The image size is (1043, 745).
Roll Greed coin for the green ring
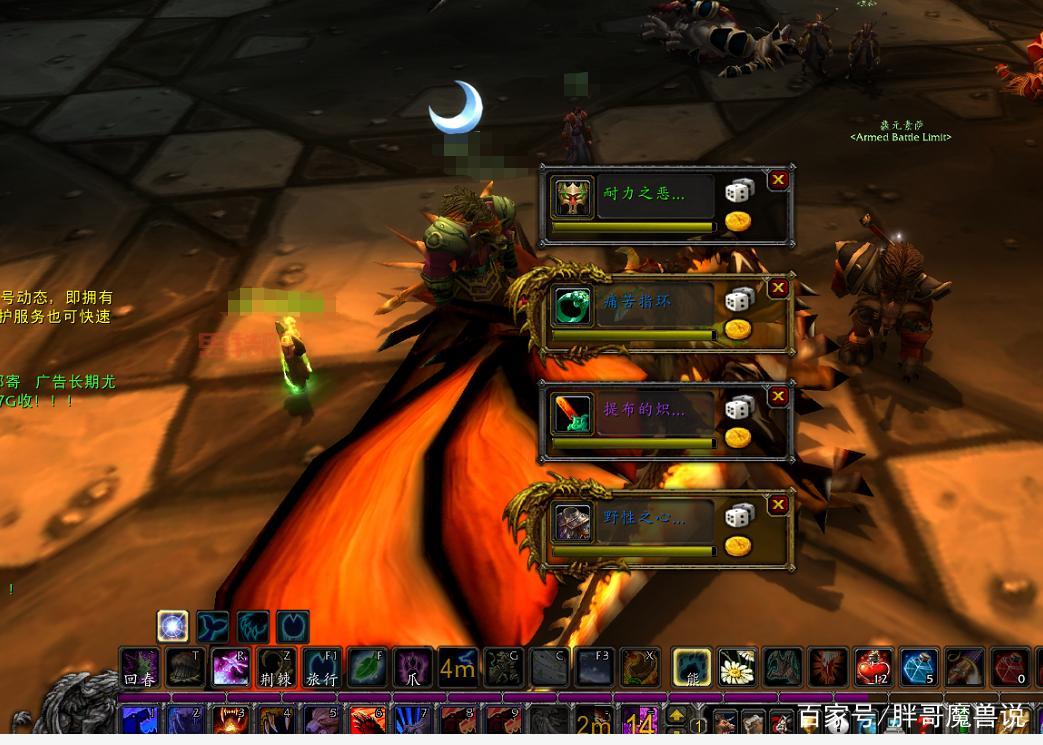pyautogui.click(x=738, y=329)
